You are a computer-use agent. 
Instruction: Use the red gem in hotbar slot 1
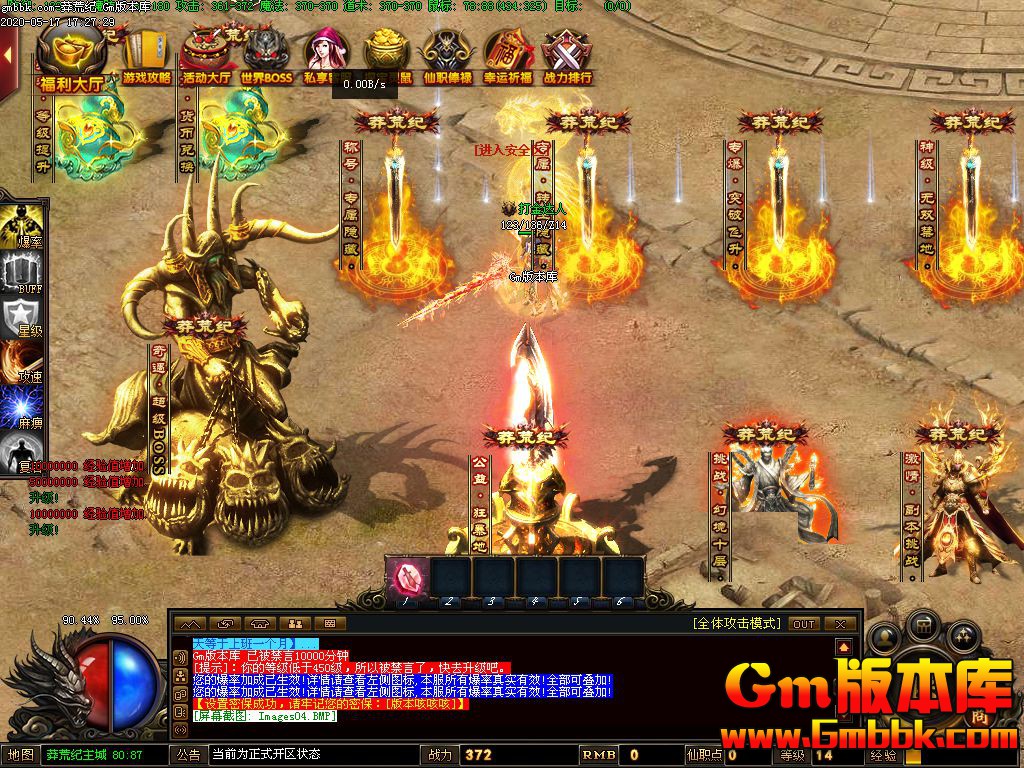(x=407, y=578)
